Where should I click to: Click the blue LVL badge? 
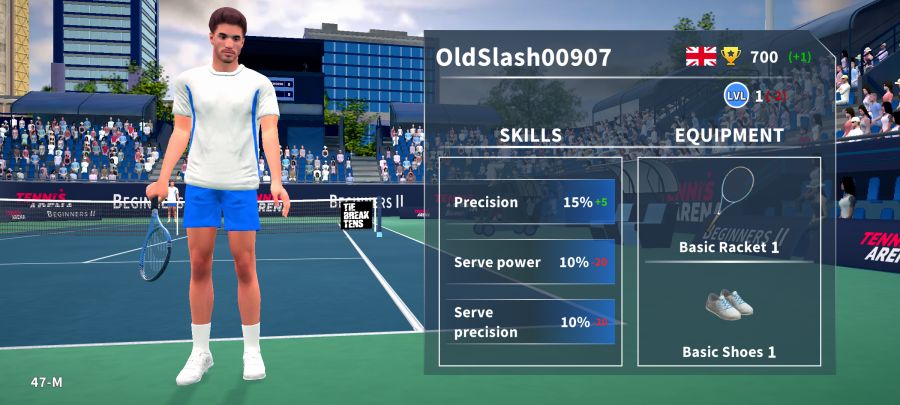(736, 96)
